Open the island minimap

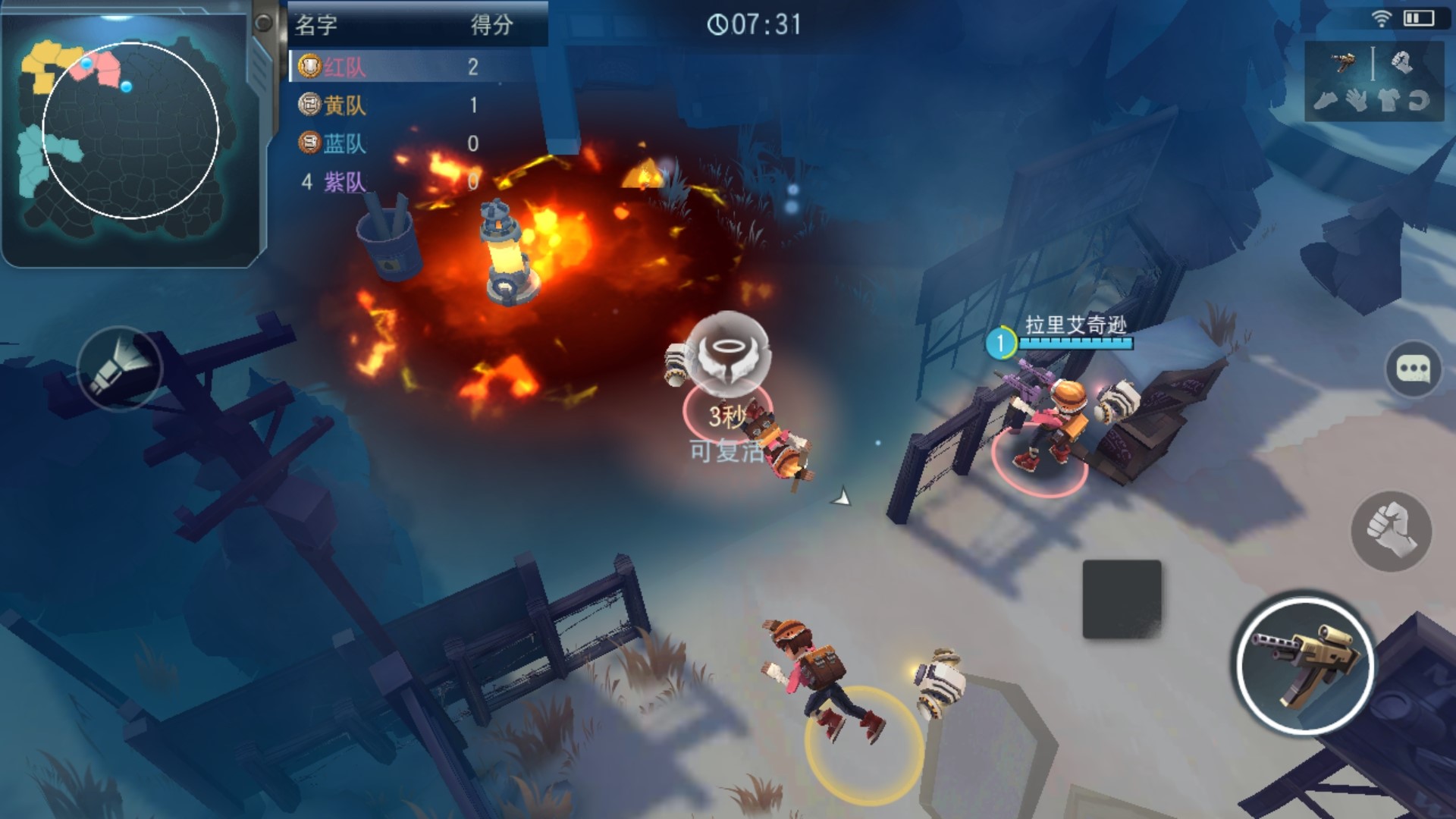coord(129,133)
